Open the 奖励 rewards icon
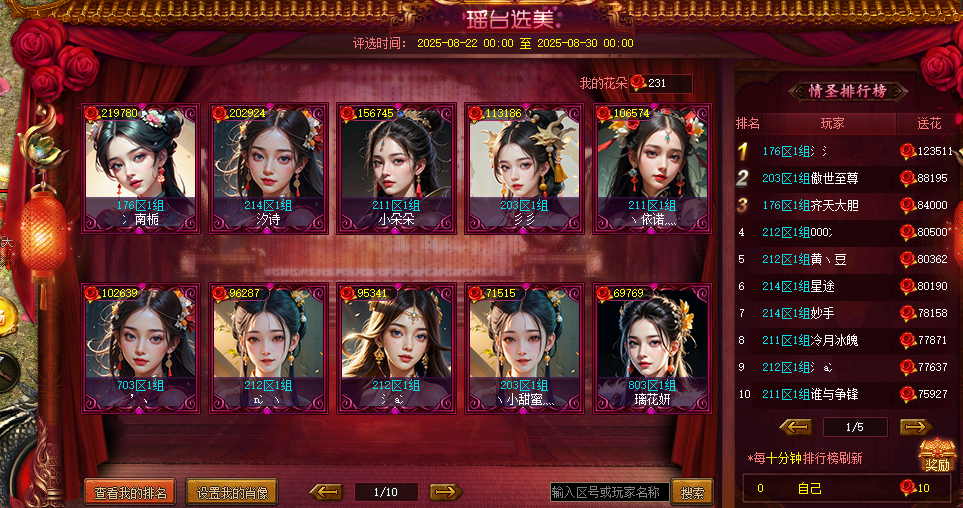The width and height of the screenshot is (963, 508). coord(936,456)
